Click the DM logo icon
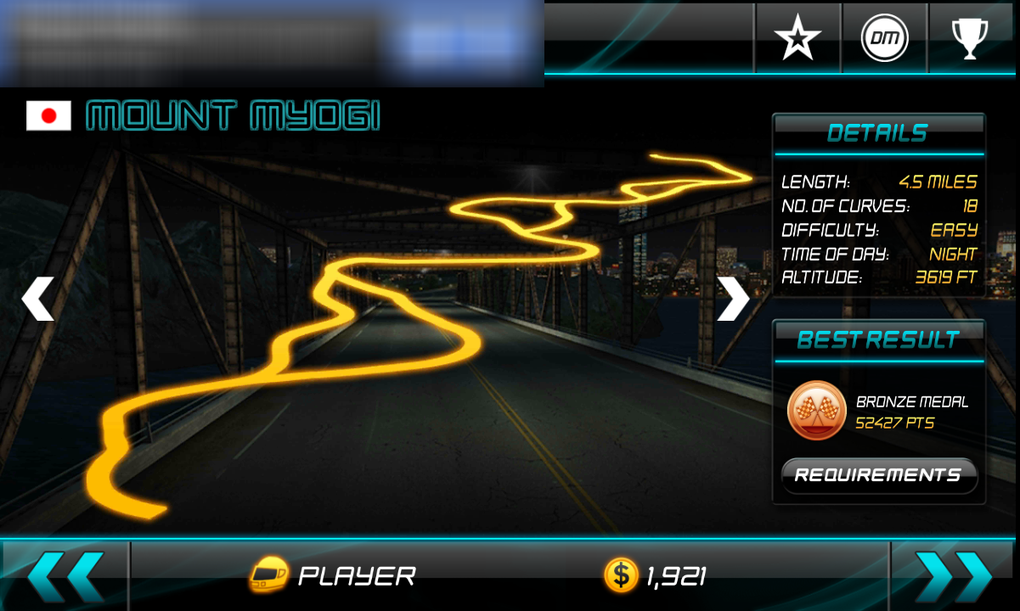This screenshot has height=611, width=1020. [884, 39]
